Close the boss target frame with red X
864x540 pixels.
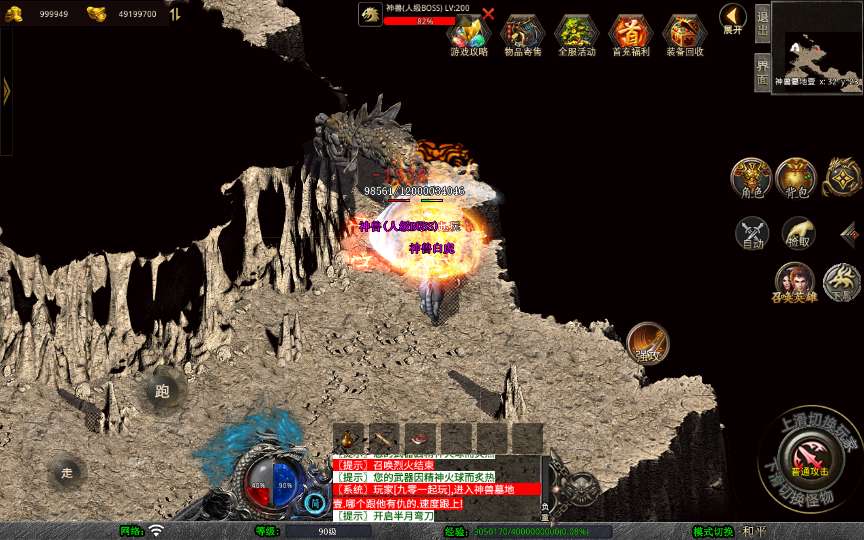tap(488, 14)
